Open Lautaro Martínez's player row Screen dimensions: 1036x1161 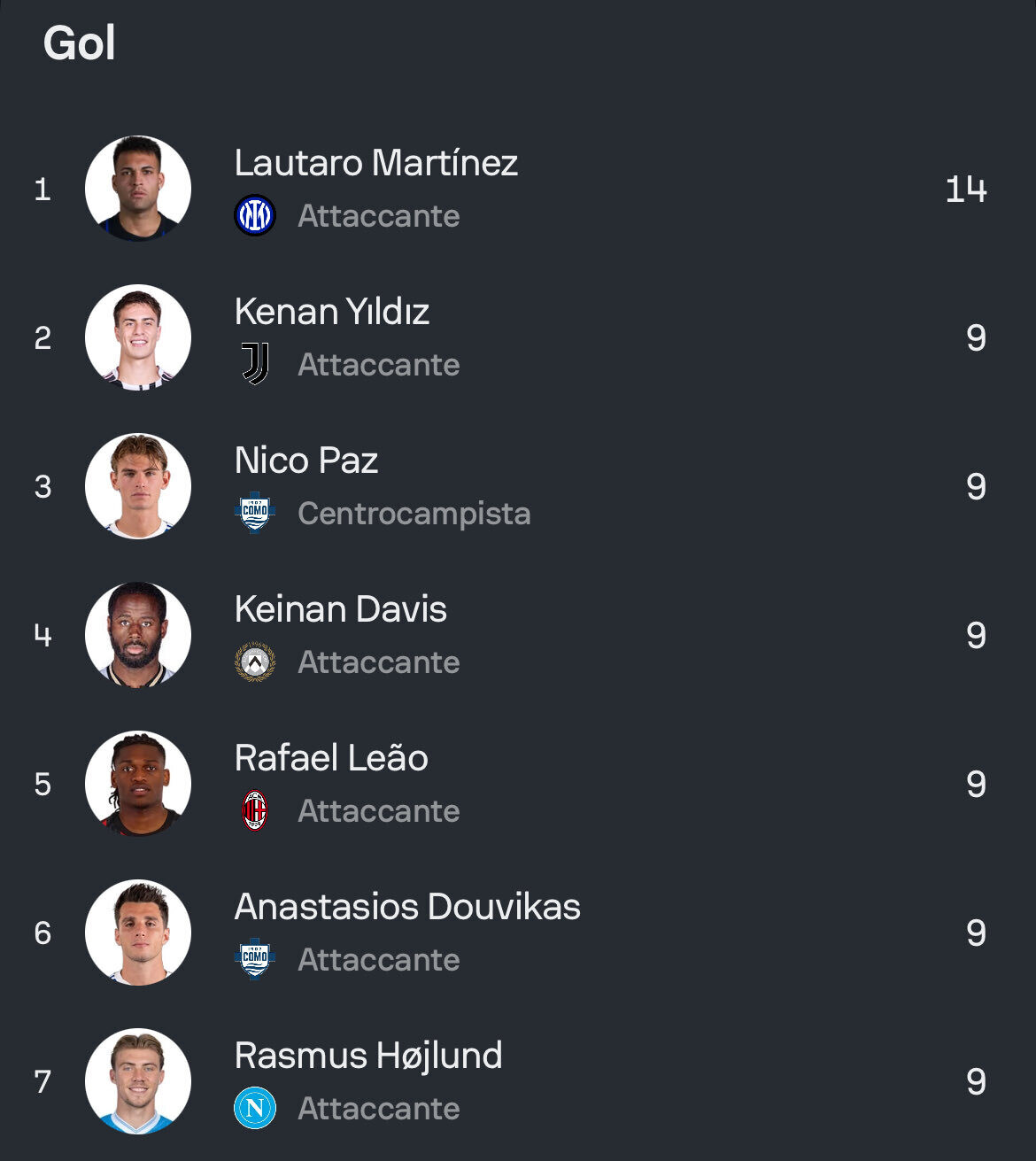(x=375, y=164)
